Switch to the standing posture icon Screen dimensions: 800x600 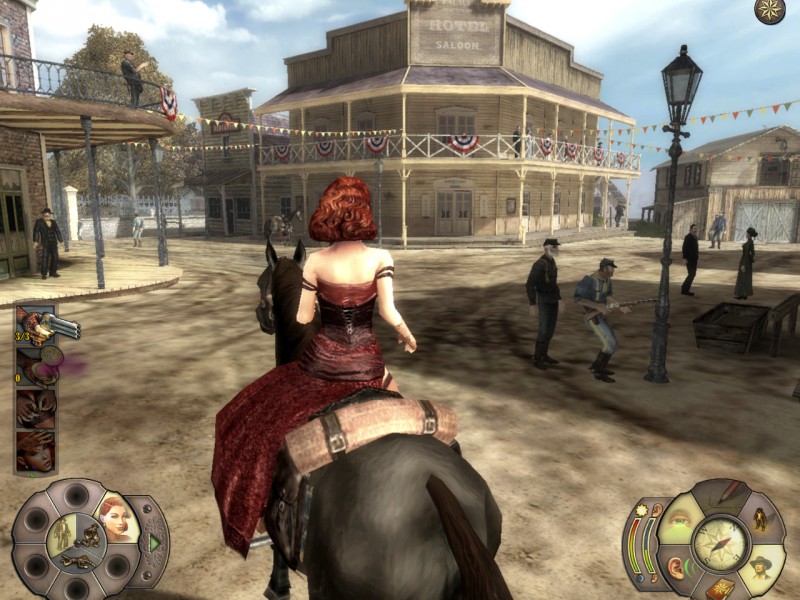coord(63,531)
